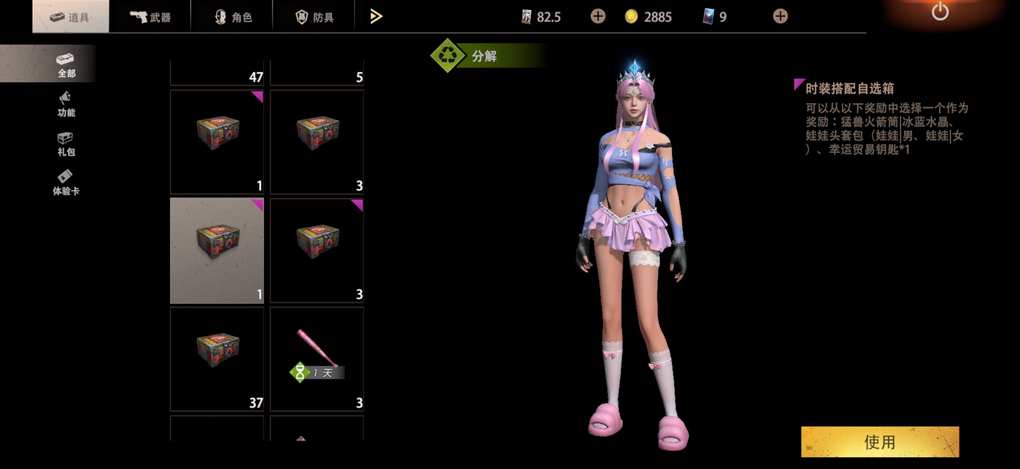
Task: Go to the 防具 armor tab
Action: point(315,17)
